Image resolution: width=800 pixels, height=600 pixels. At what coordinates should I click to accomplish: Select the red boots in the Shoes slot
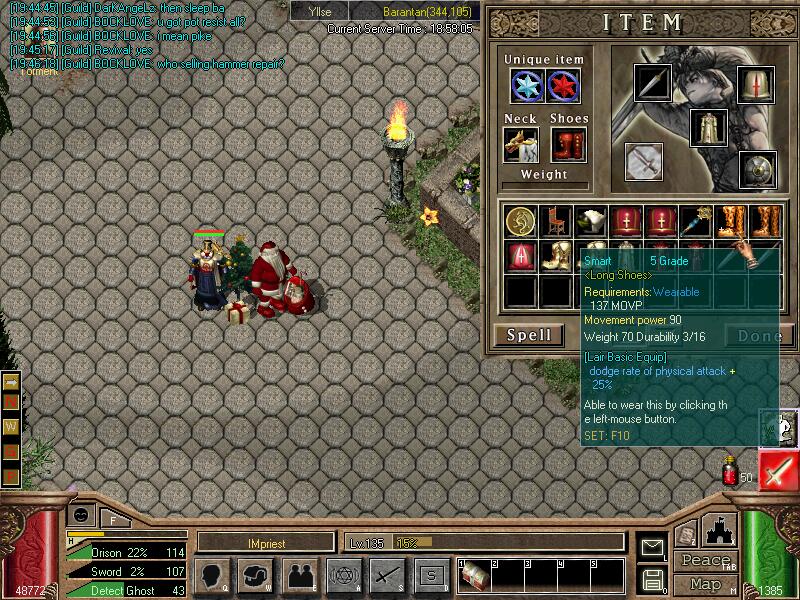(566, 144)
